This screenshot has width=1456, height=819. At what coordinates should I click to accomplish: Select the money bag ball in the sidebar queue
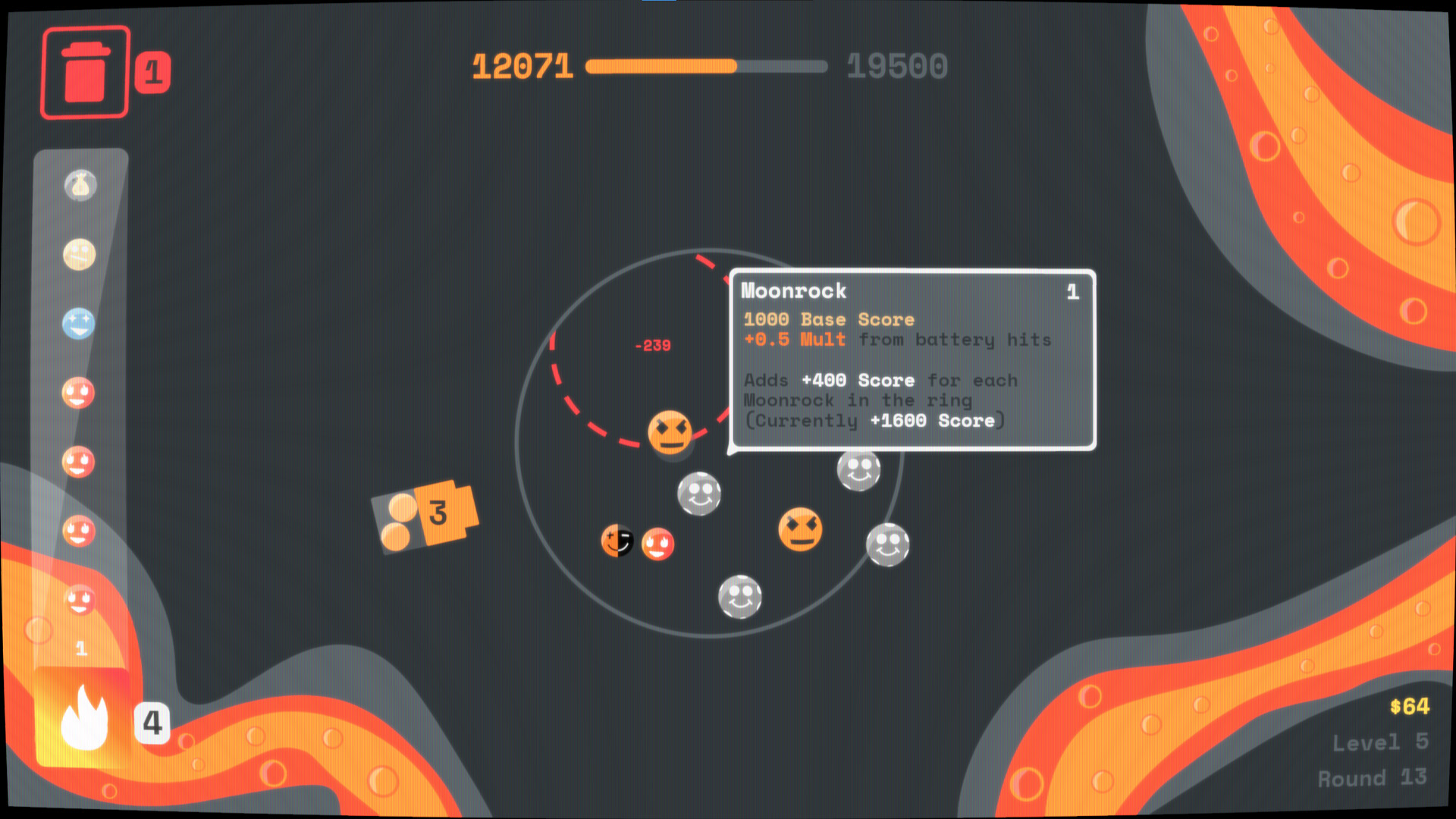tap(80, 184)
